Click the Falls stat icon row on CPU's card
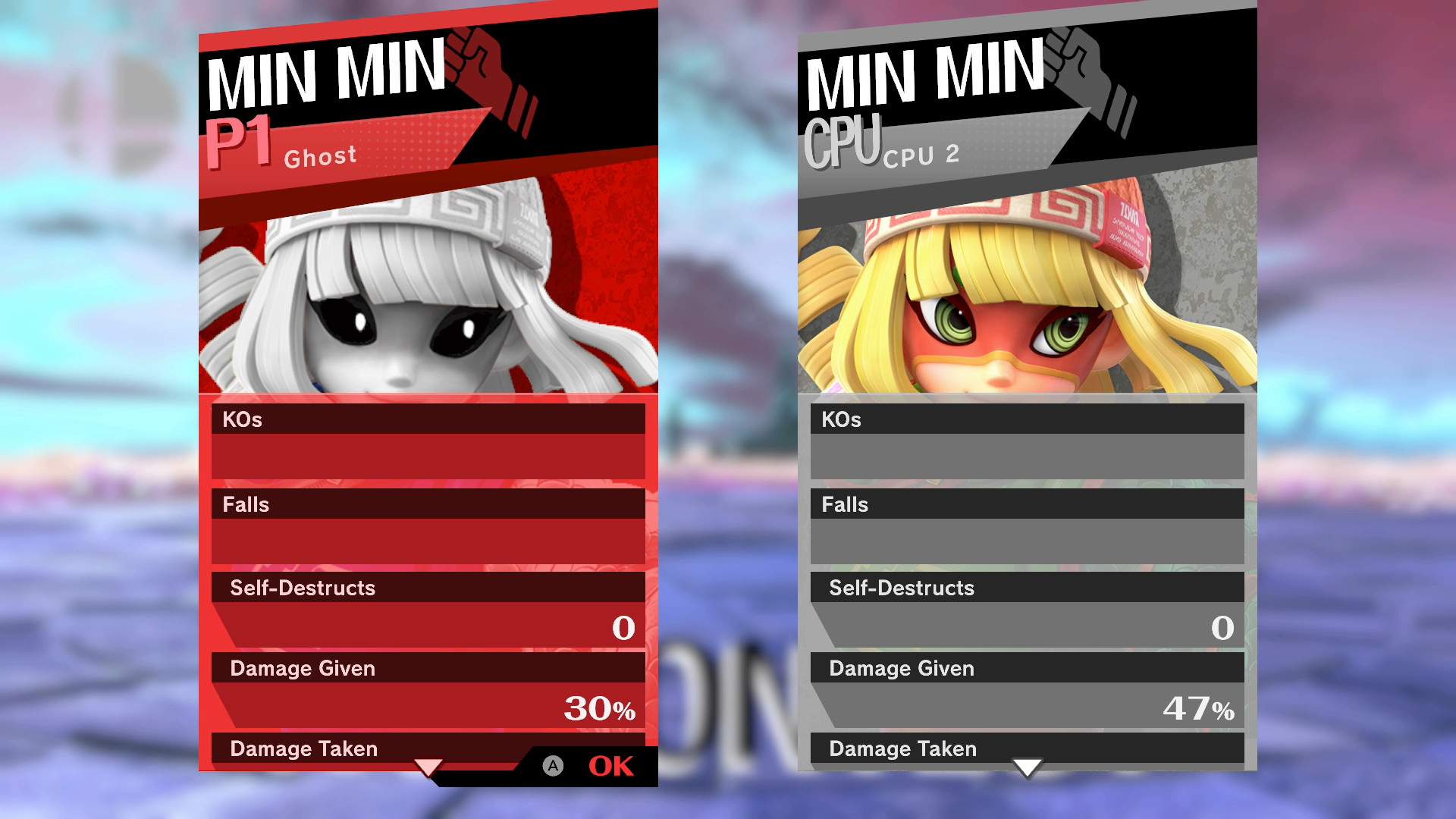 coord(1027,504)
